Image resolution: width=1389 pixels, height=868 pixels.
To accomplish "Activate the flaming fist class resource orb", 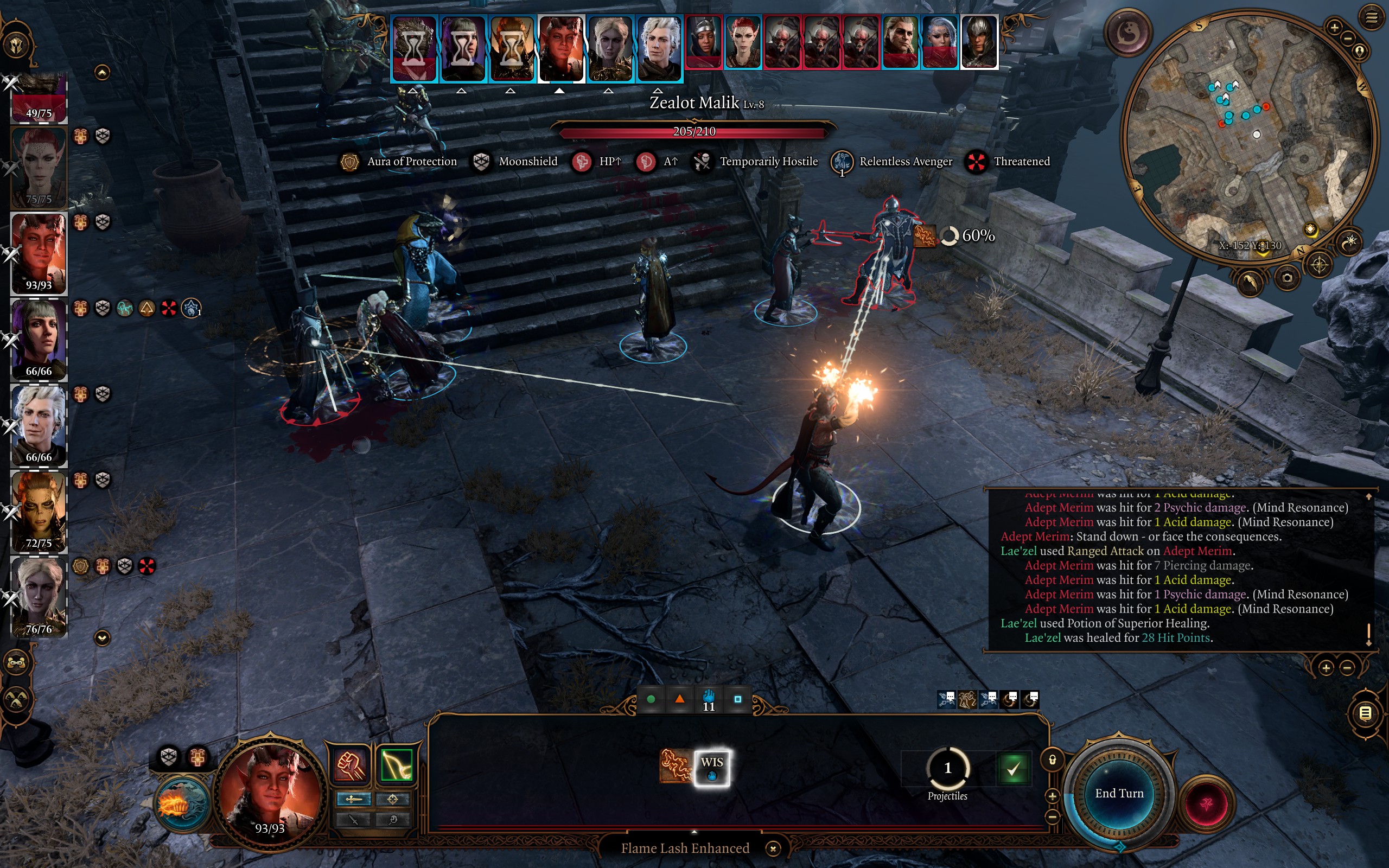I will pos(182,805).
